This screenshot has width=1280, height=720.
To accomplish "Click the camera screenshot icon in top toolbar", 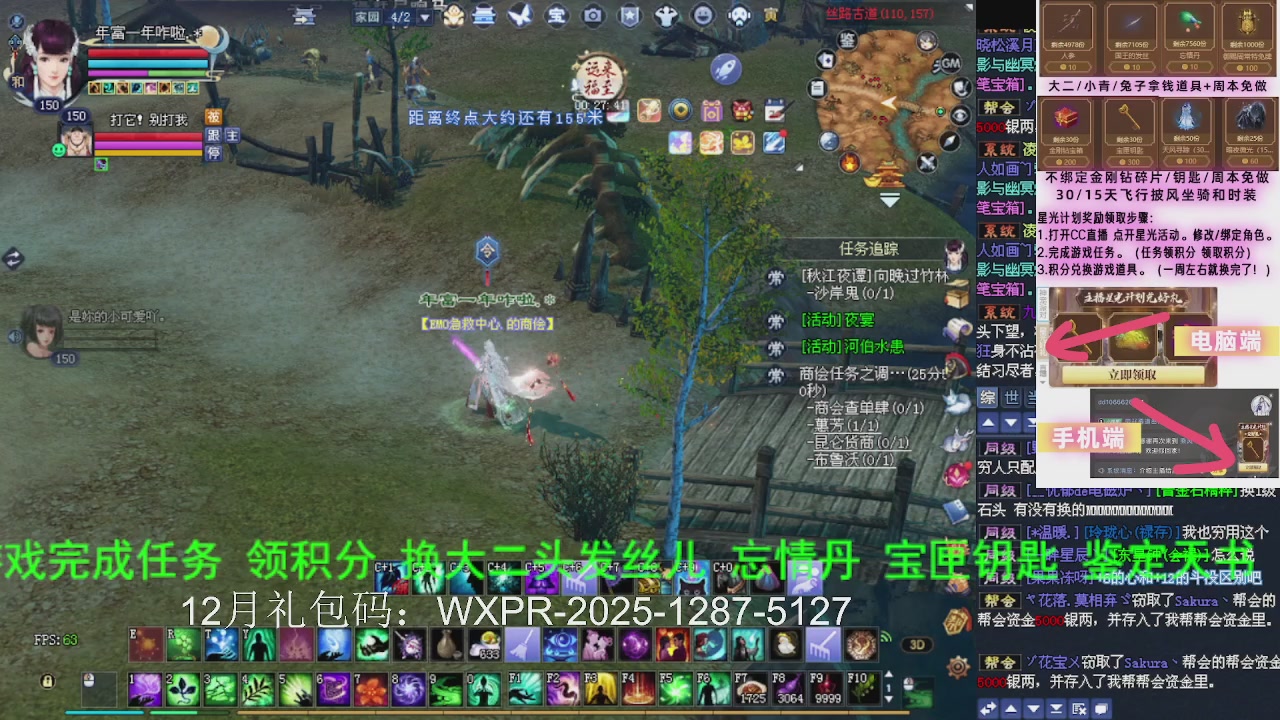I will (x=592, y=16).
